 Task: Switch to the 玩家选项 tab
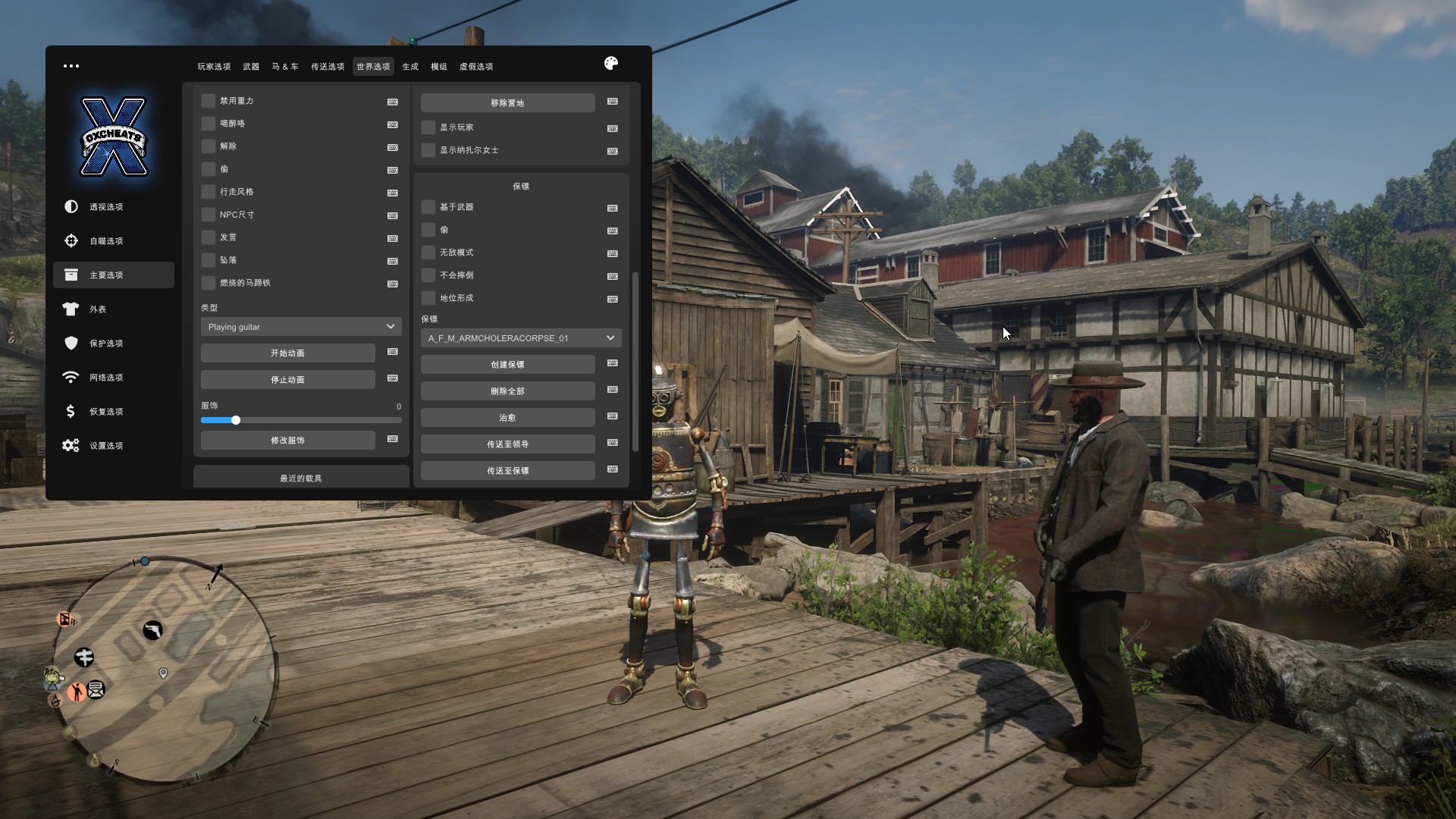[214, 67]
